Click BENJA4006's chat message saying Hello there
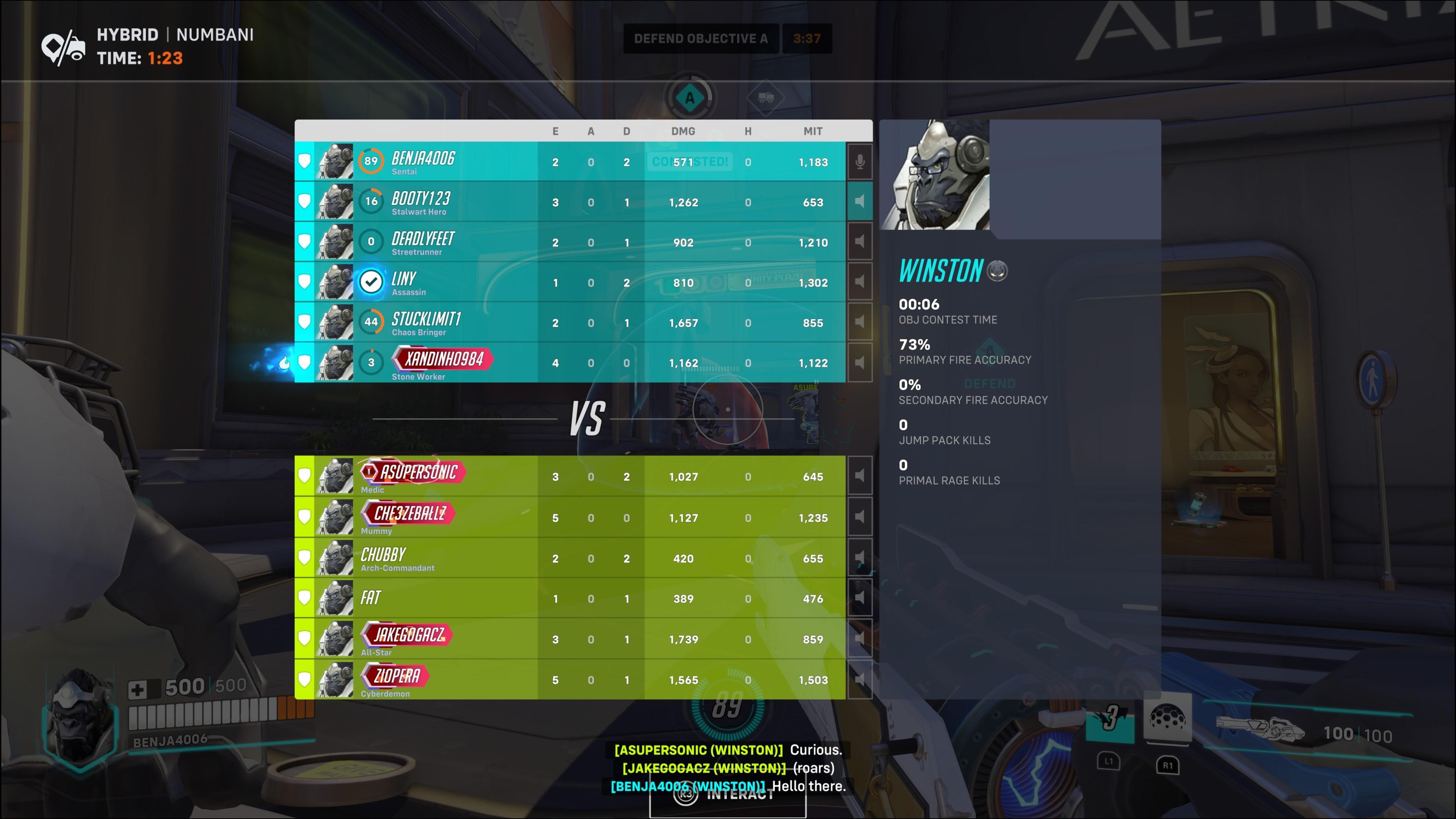The height and width of the screenshot is (819, 1456). pyautogui.click(x=728, y=786)
